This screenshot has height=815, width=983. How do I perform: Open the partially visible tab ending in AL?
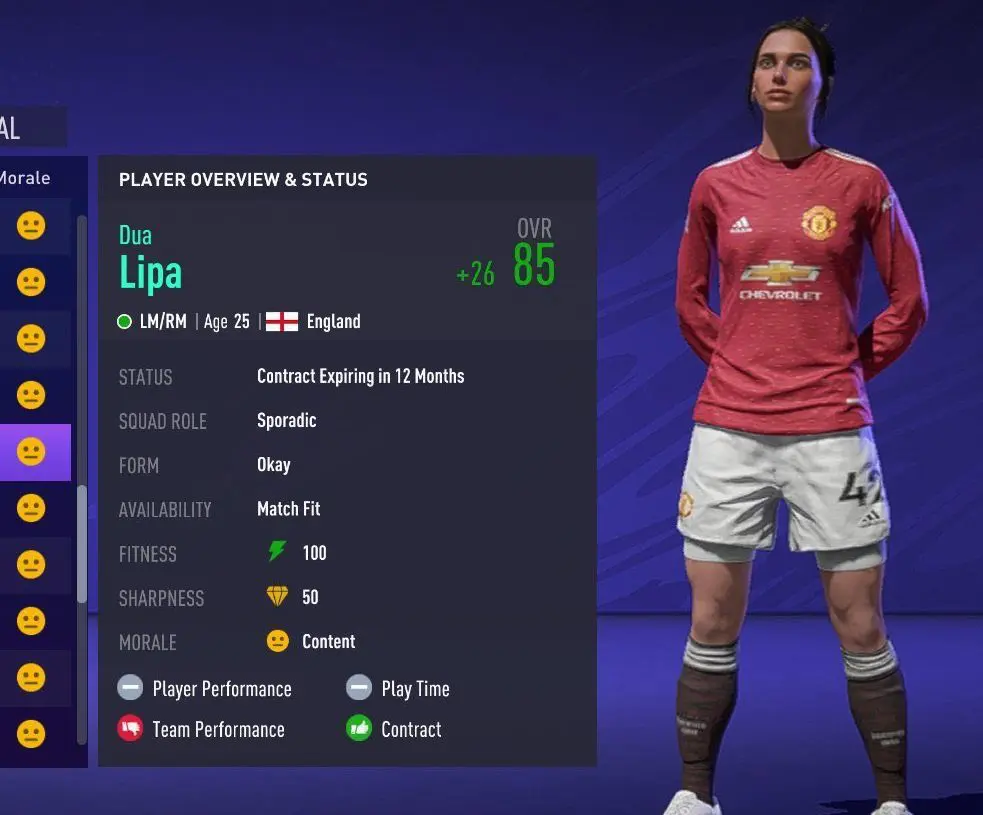pyautogui.click(x=22, y=127)
